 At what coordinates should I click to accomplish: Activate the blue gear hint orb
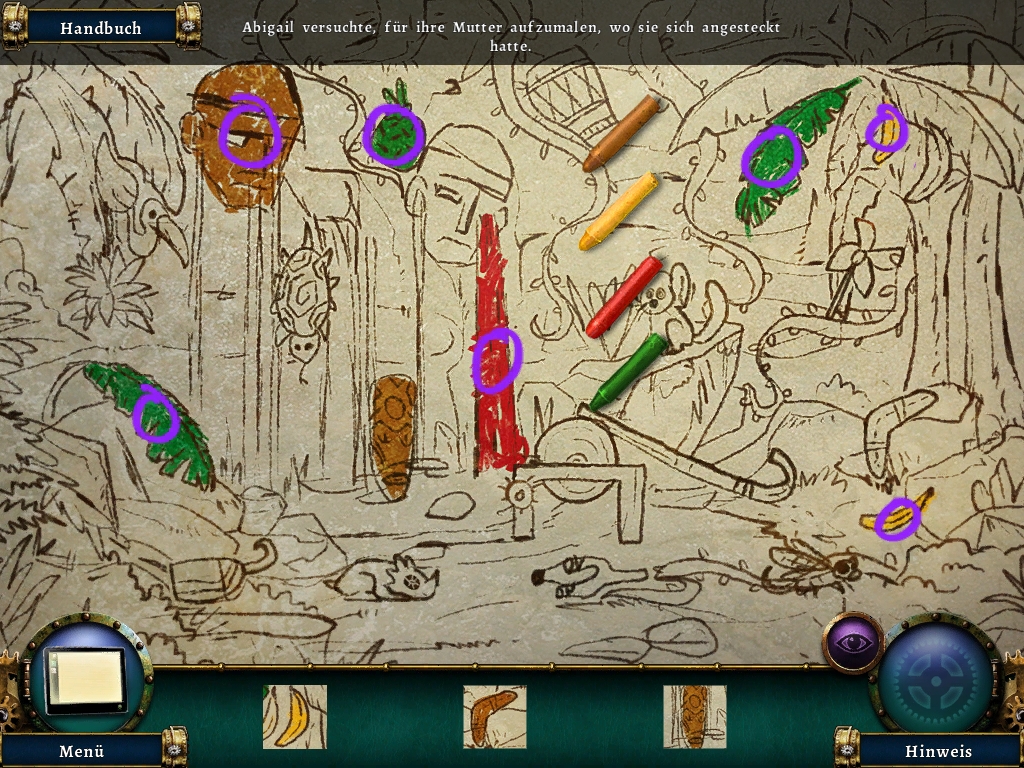(937, 676)
